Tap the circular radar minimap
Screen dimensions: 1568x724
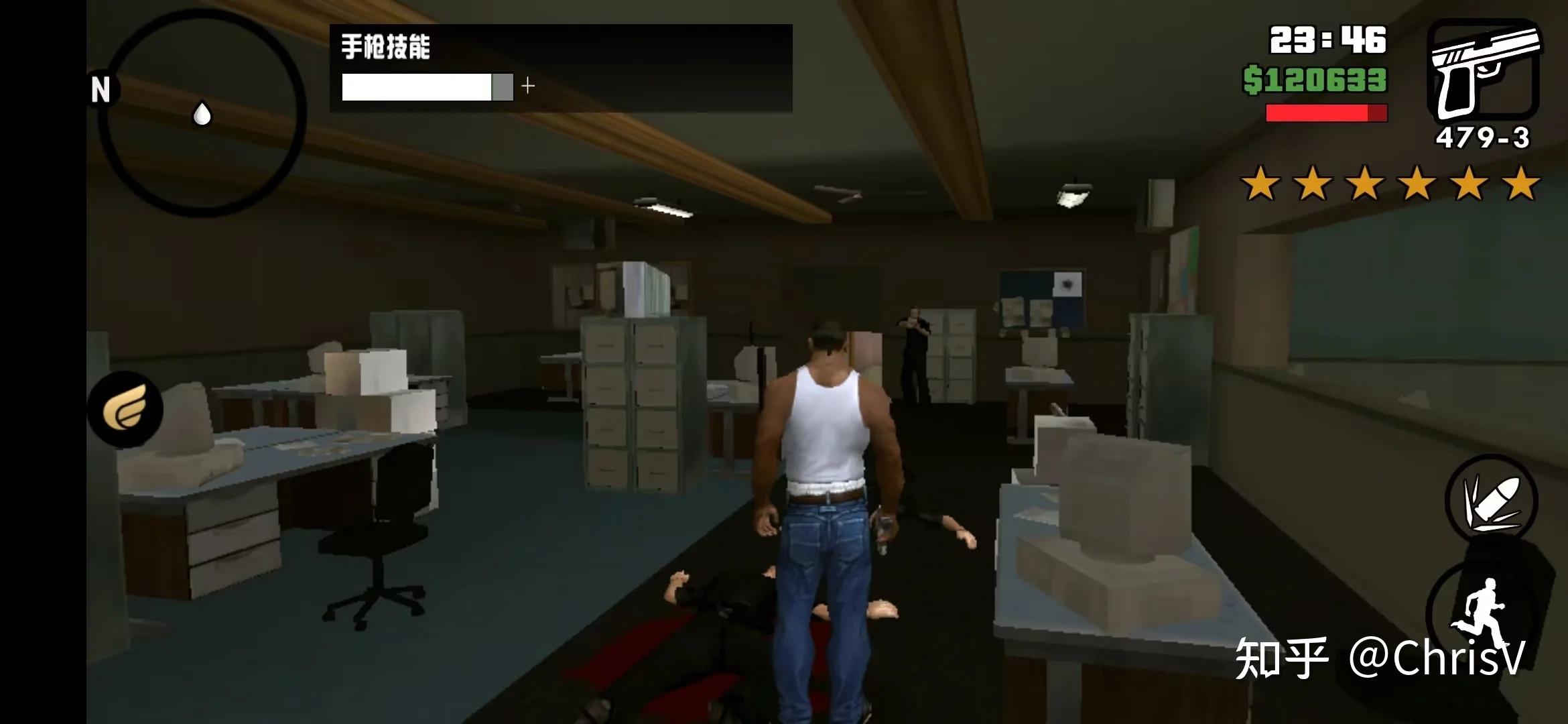[202, 113]
